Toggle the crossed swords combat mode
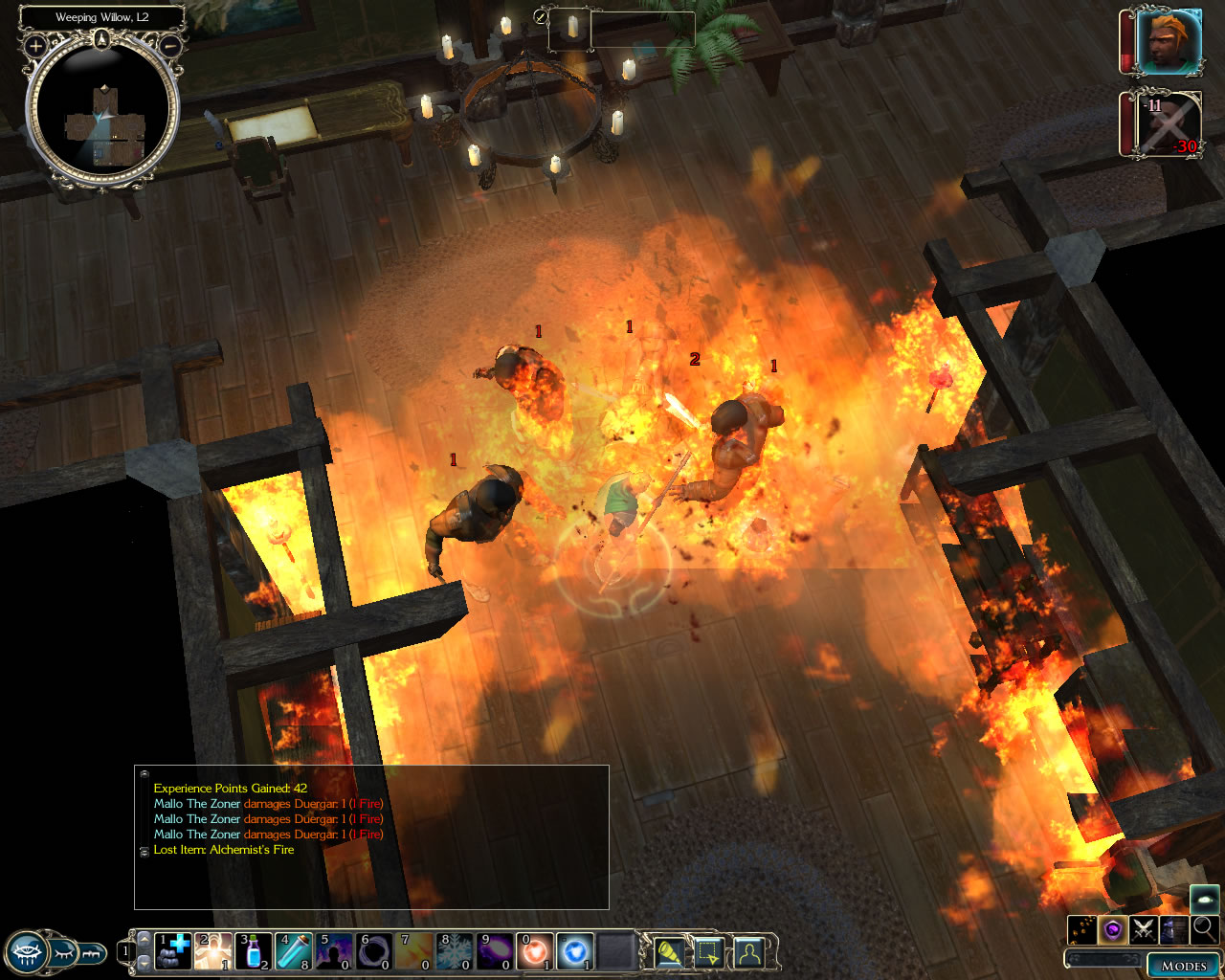This screenshot has width=1225, height=980. [1144, 928]
